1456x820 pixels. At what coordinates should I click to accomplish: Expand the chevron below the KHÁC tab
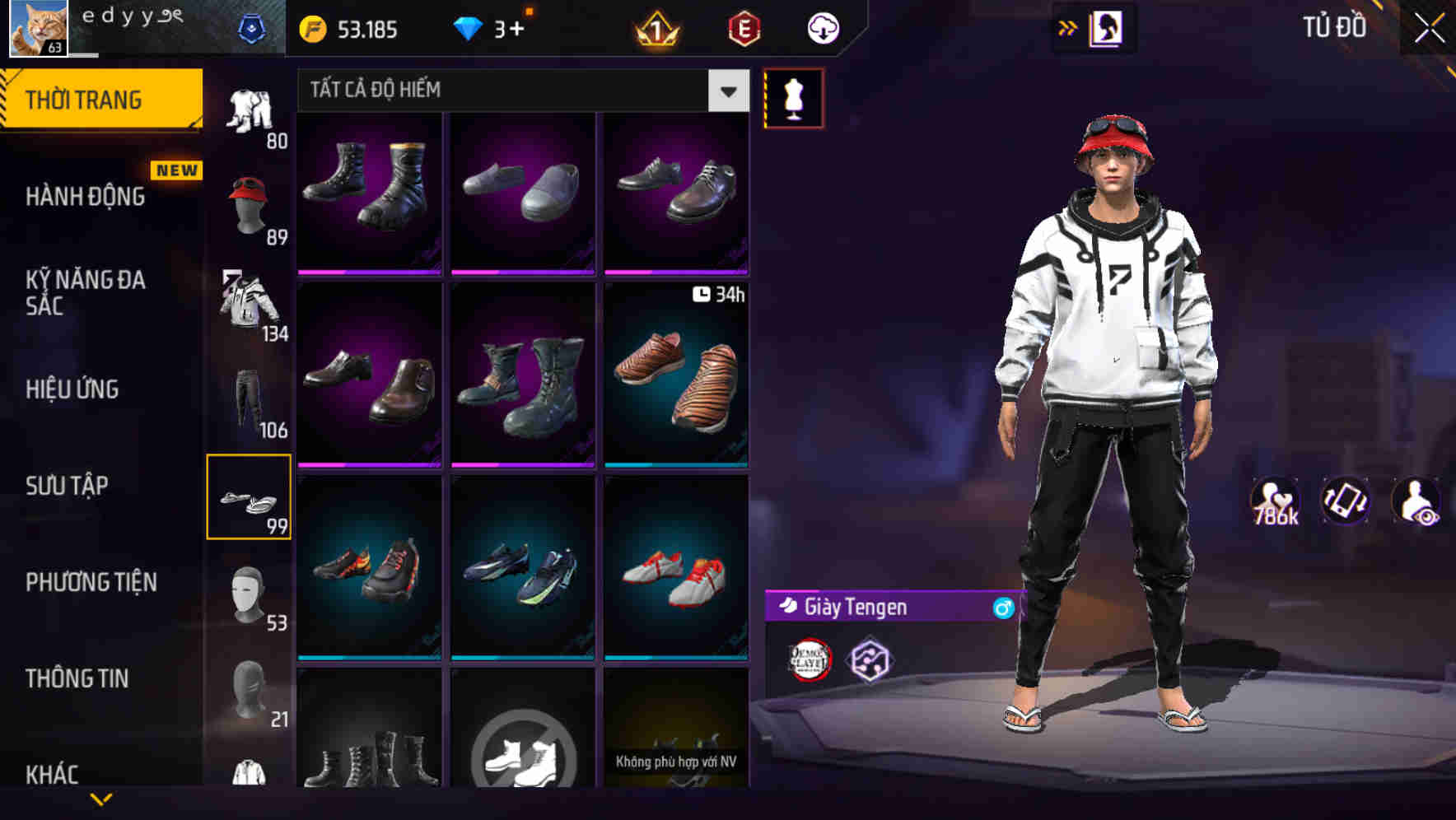(x=101, y=797)
